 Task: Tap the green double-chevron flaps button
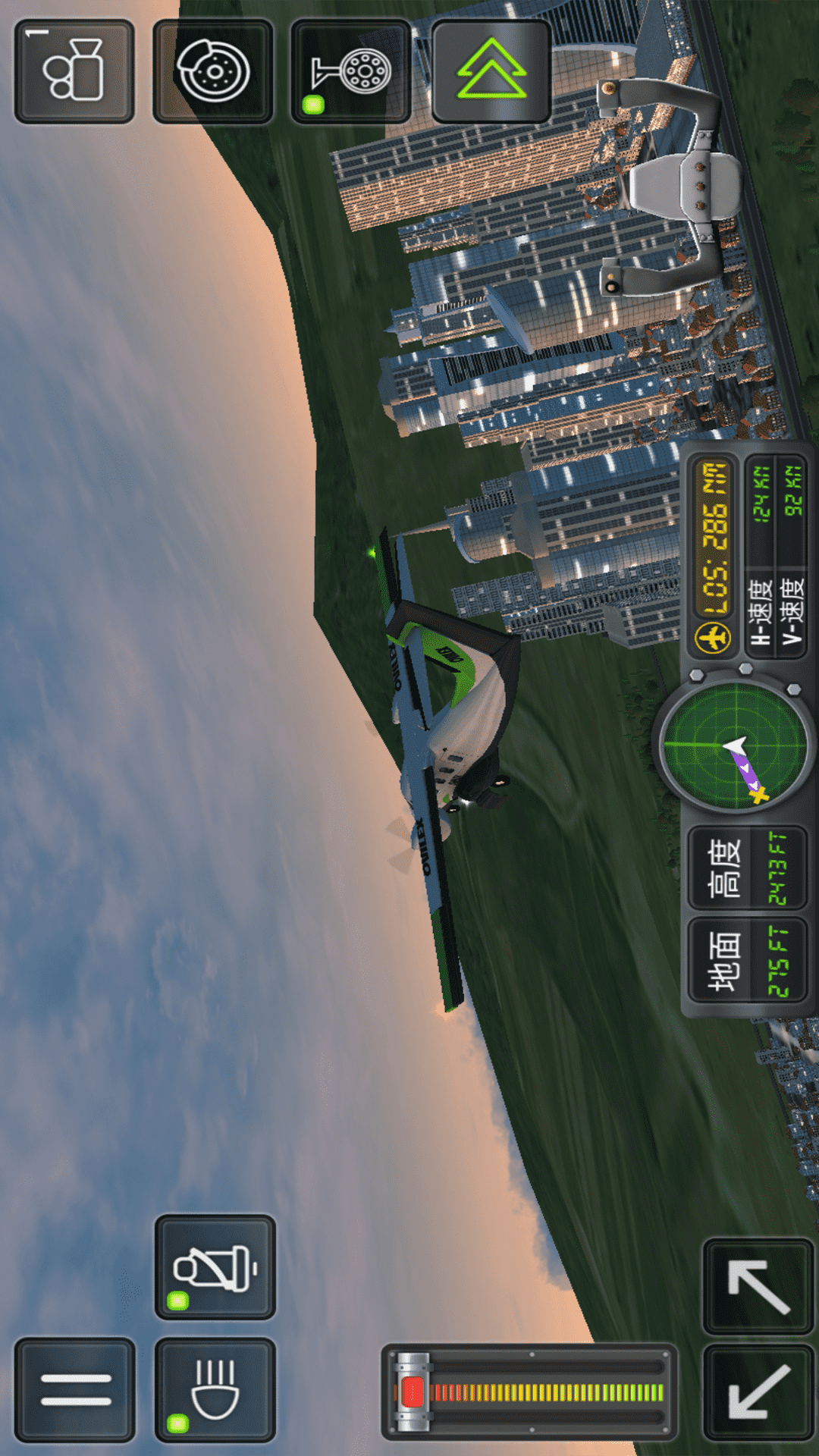pos(491,71)
